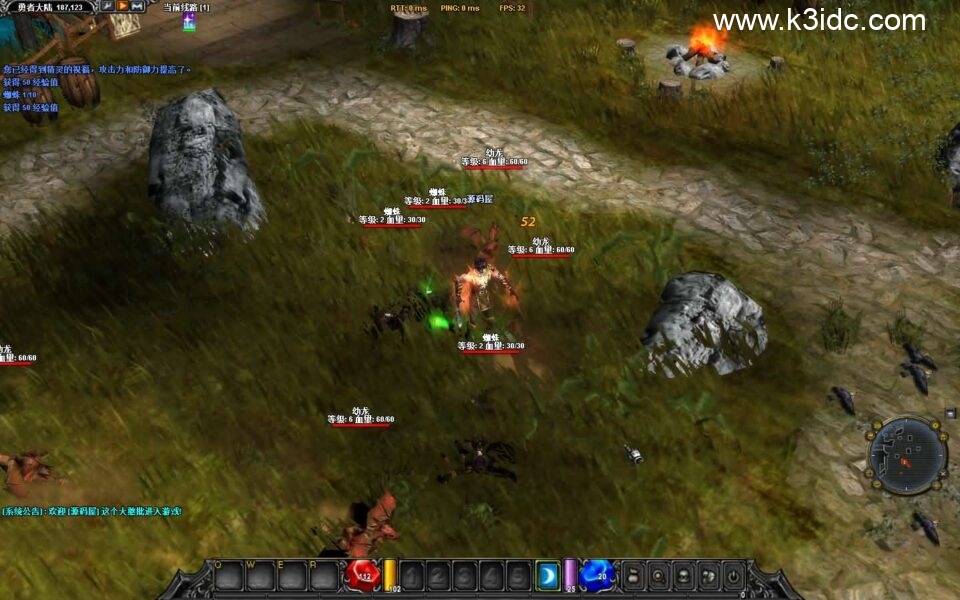The image size is (960, 600).
Task: Click the blue mana orb
Action: (597, 575)
